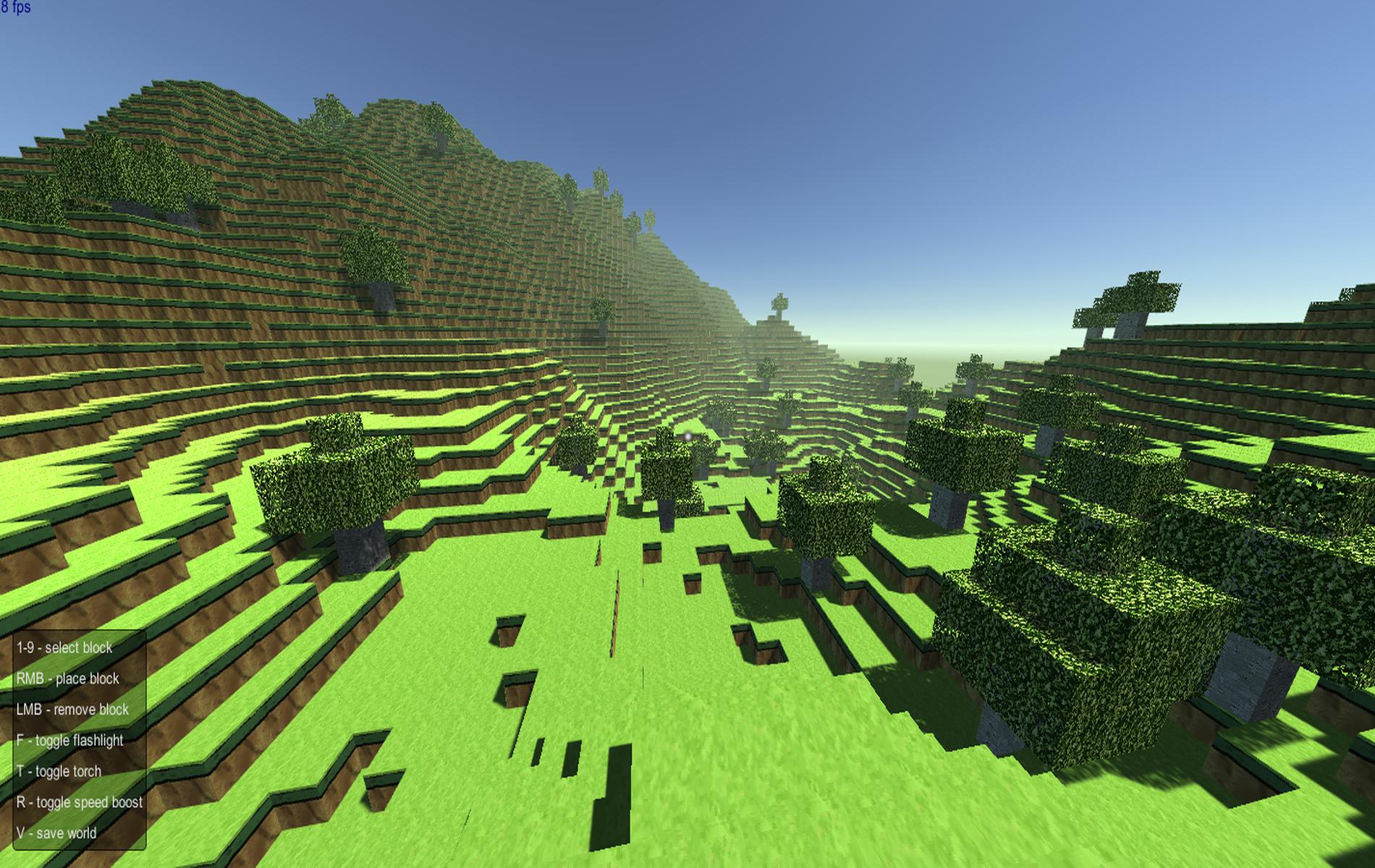The image size is (1375, 868).
Task: Click the '1-9 - select block' help line
Action: coord(64,649)
